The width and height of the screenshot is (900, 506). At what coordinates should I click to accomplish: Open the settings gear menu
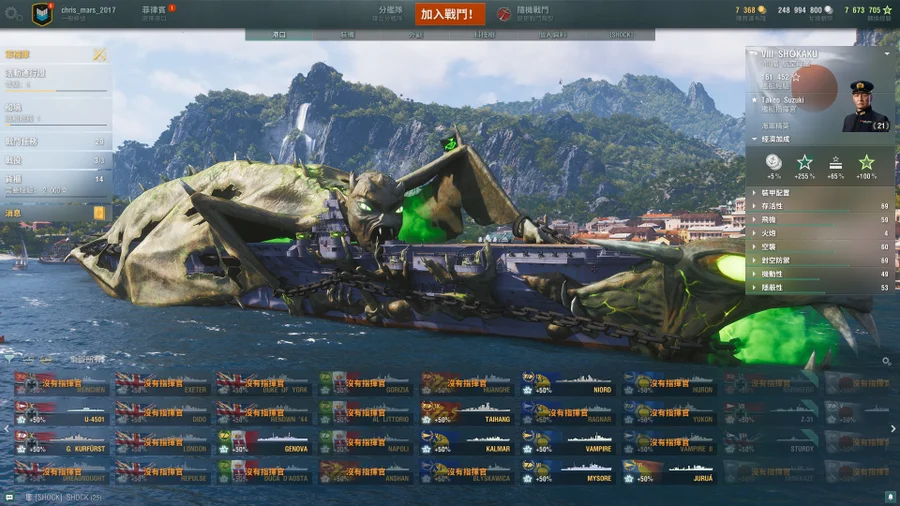tap(13, 14)
